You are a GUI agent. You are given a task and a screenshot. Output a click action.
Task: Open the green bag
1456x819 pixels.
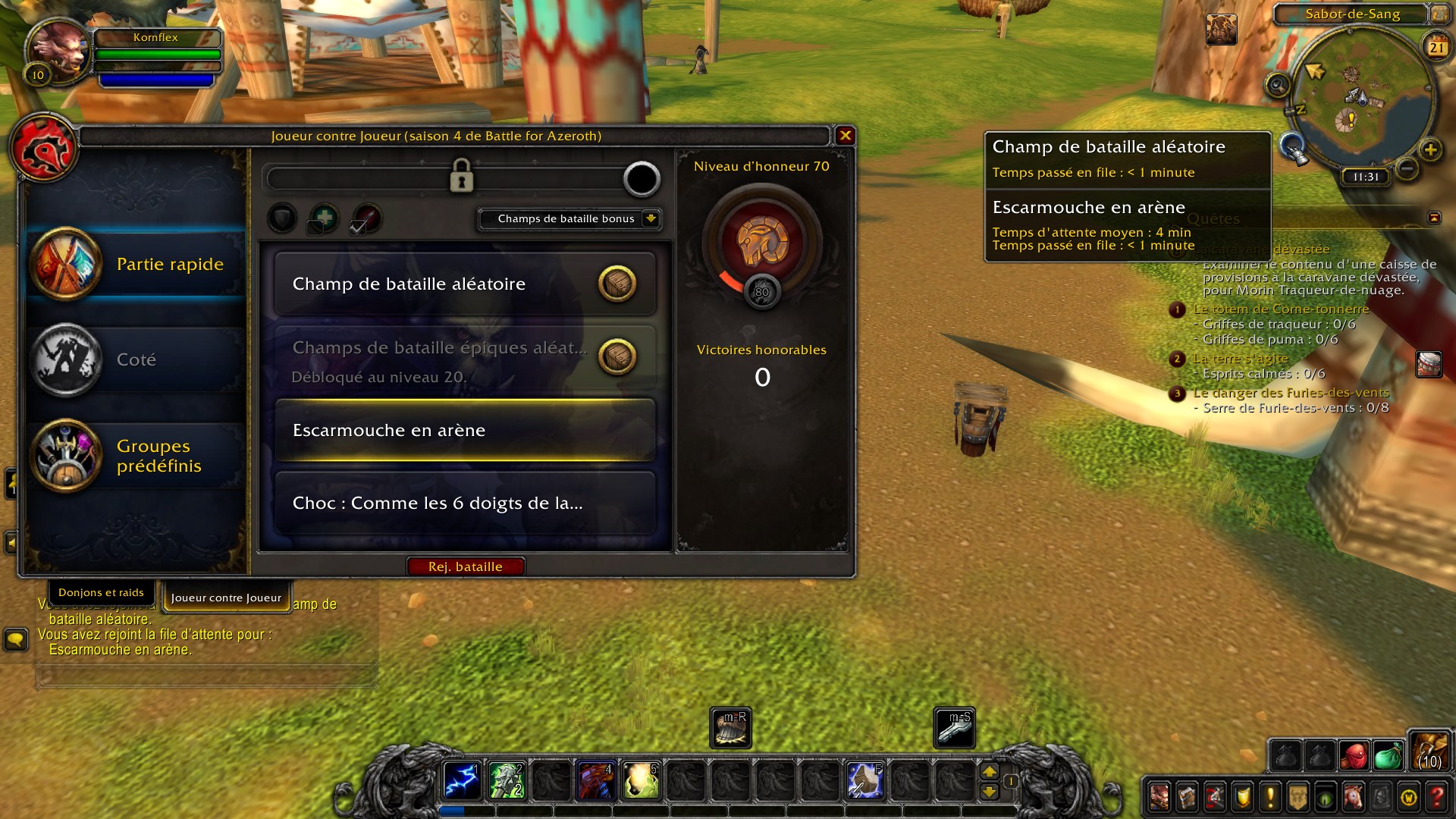coord(1389,756)
